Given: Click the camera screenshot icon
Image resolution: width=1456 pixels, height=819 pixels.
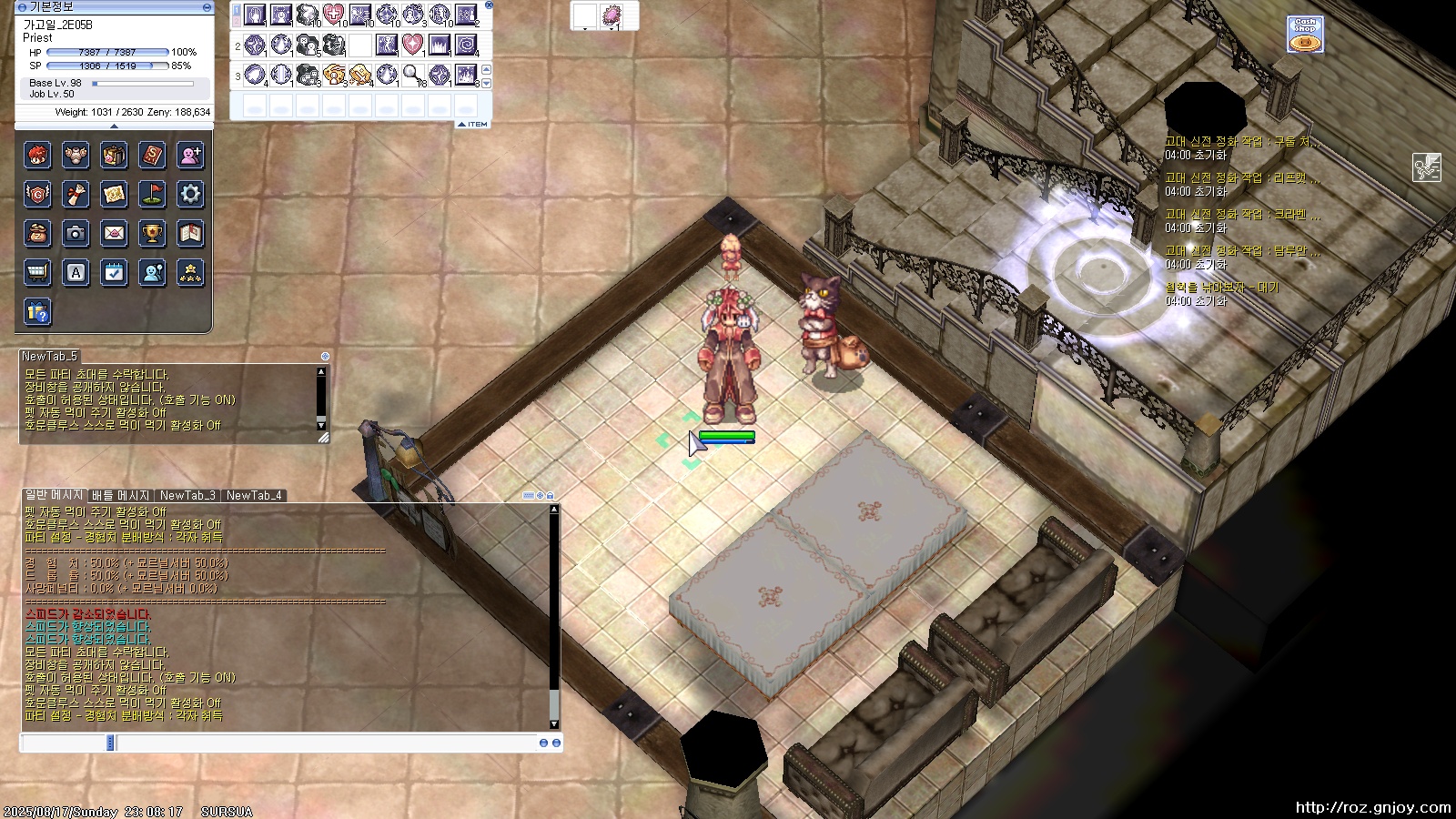Looking at the screenshot, I should pos(76,234).
